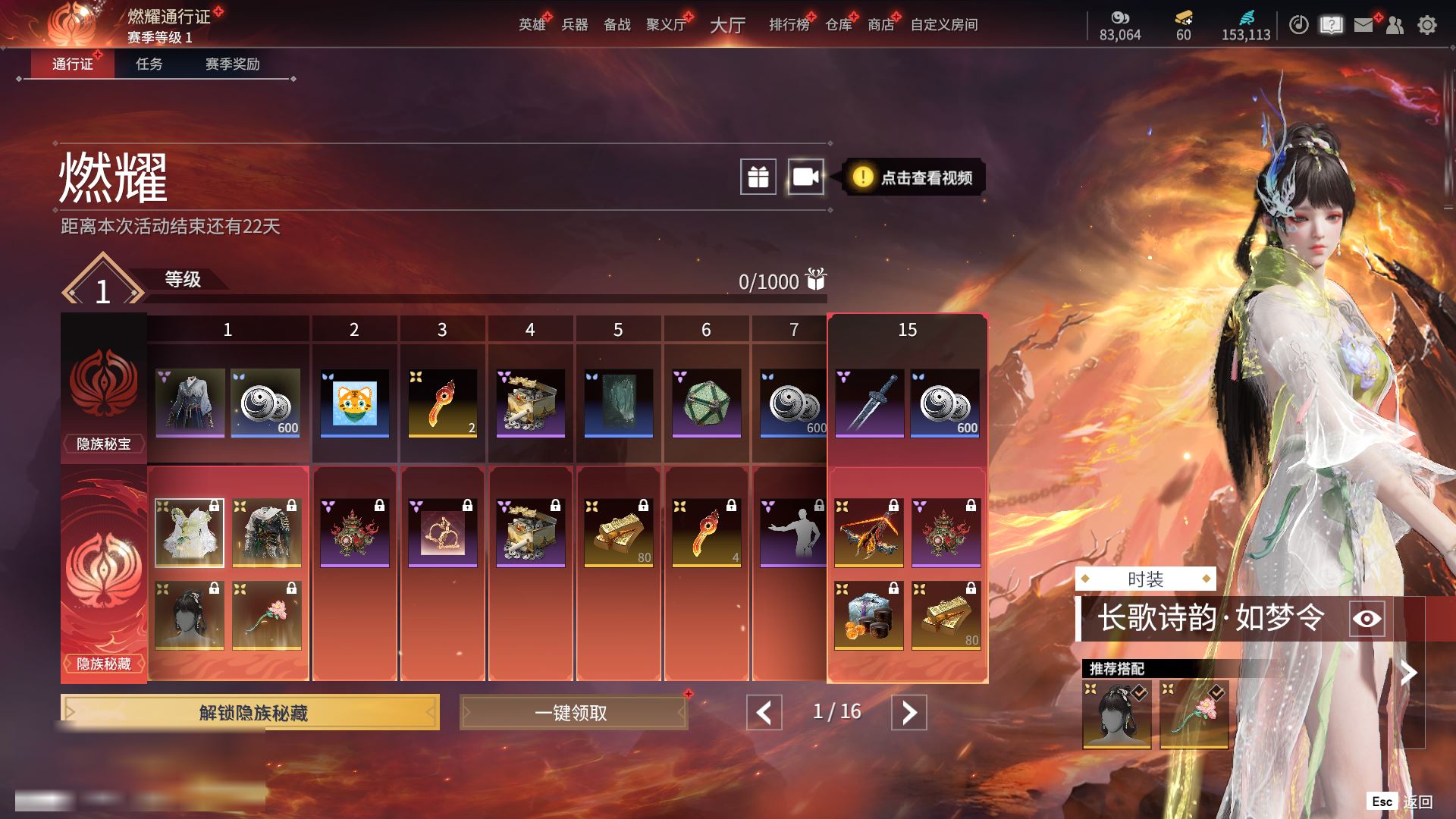
Task: Toggle the outfit preview eye icon
Action: (x=1367, y=619)
